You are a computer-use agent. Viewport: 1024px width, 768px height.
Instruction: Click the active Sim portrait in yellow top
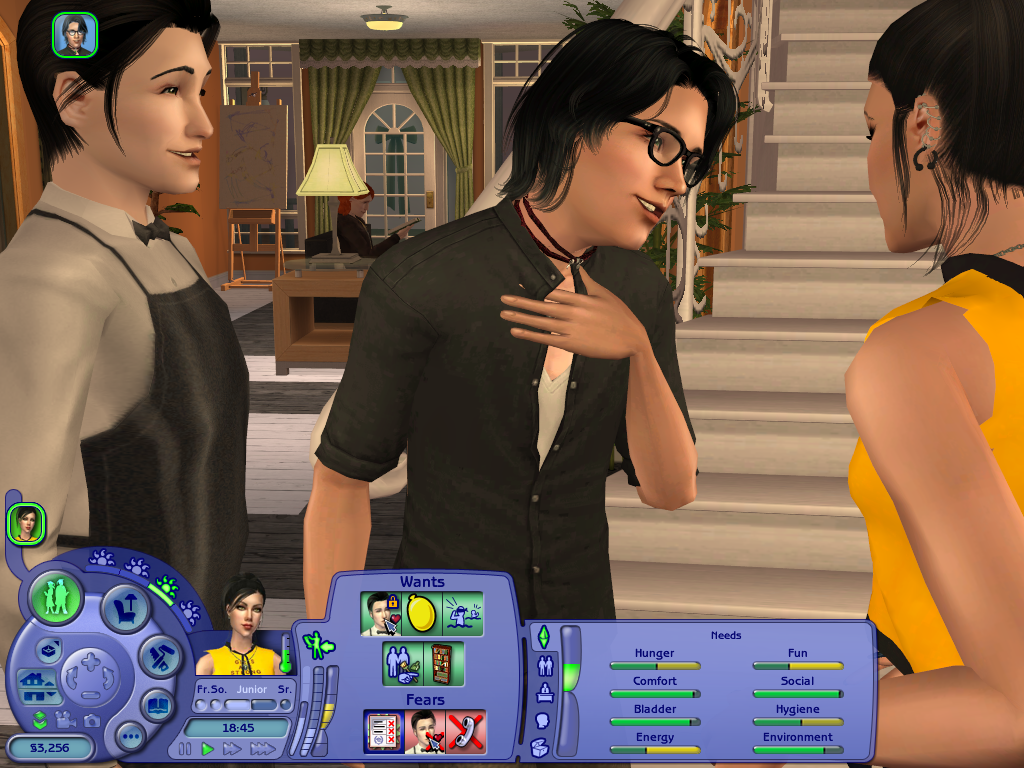[x=241, y=631]
